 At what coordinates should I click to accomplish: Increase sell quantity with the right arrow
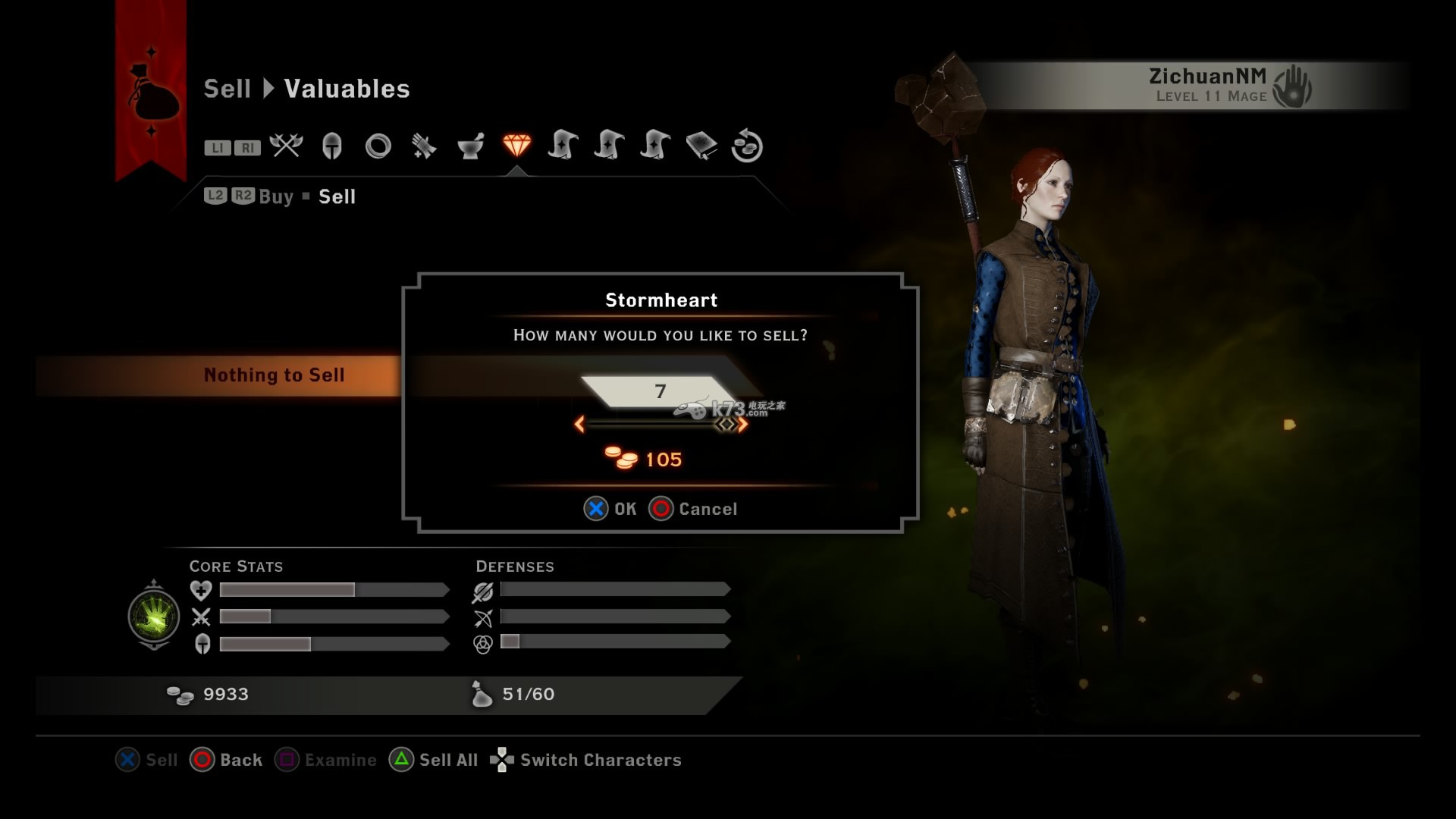click(743, 425)
